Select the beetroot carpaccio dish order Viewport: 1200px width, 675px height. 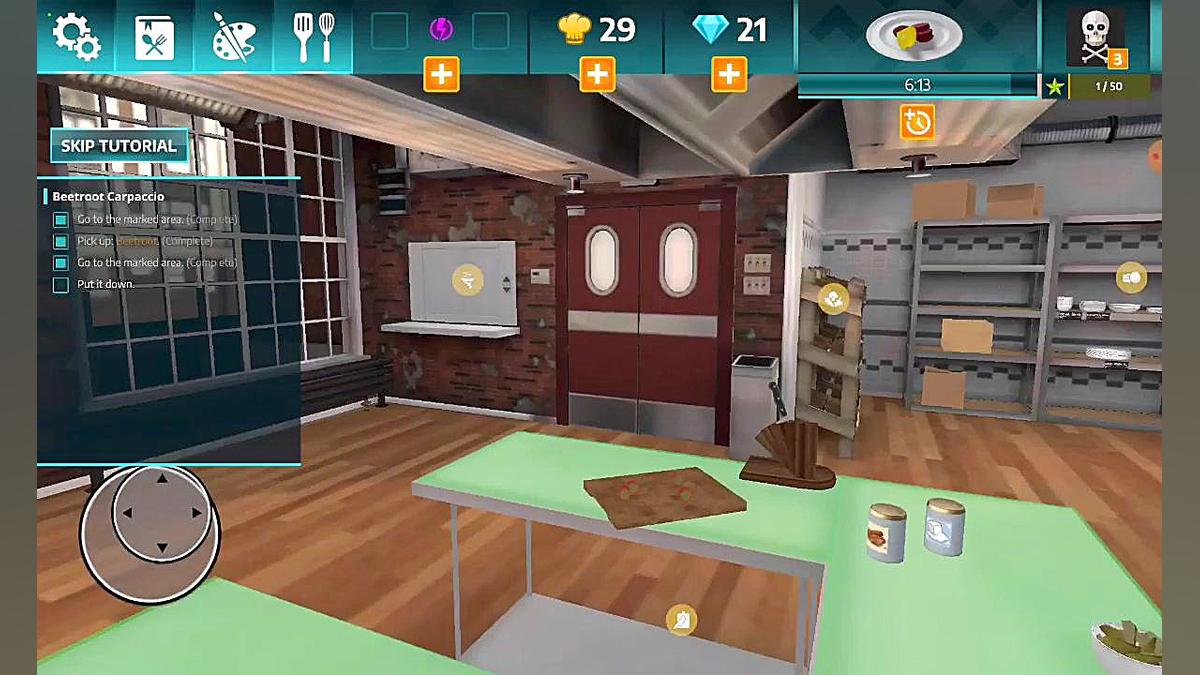914,36
